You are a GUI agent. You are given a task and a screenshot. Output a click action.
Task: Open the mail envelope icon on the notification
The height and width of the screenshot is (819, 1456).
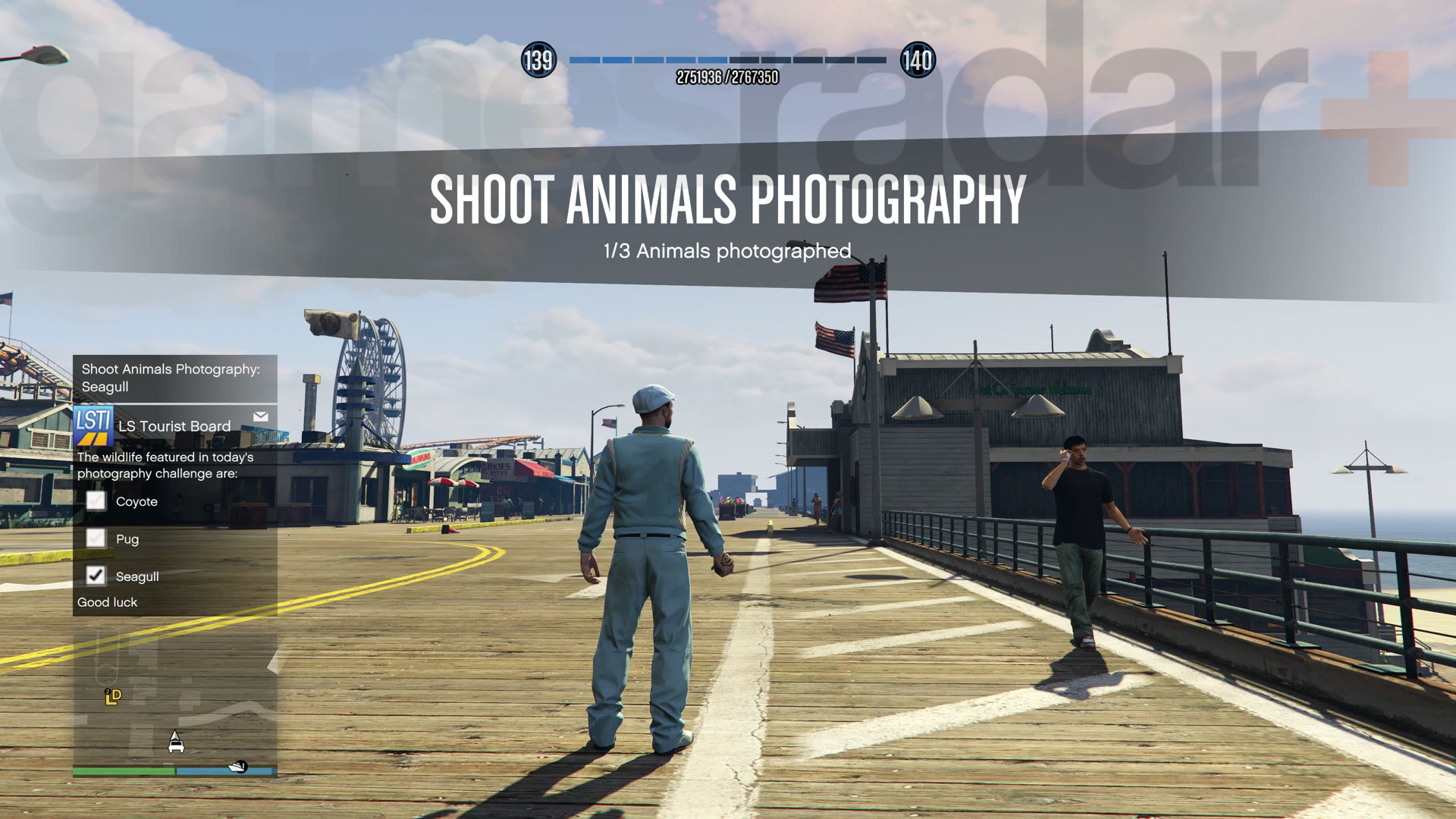click(x=261, y=417)
